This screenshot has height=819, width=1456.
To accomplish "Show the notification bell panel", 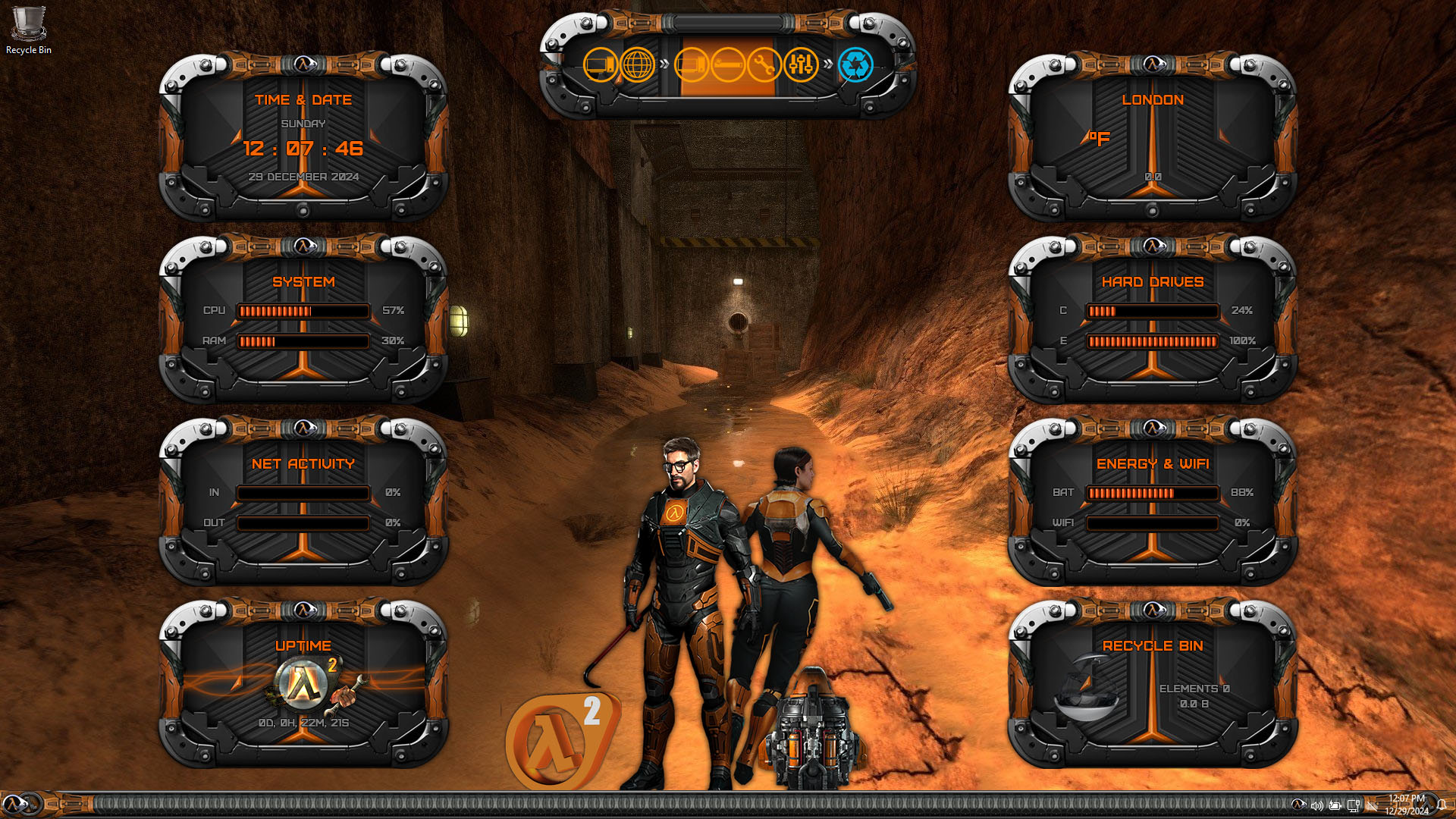I will click(x=1442, y=805).
